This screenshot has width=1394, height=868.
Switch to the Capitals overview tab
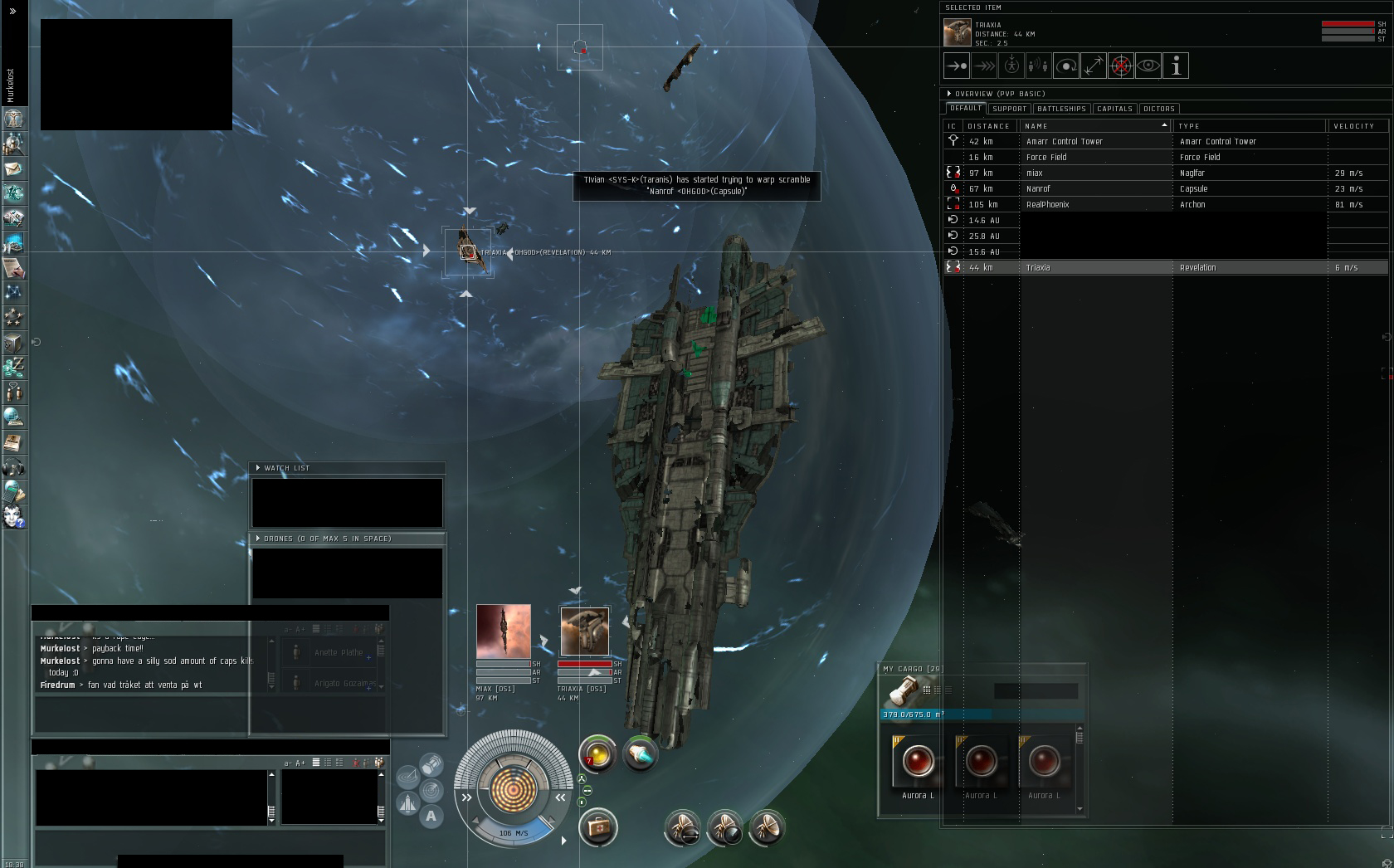(x=1114, y=109)
